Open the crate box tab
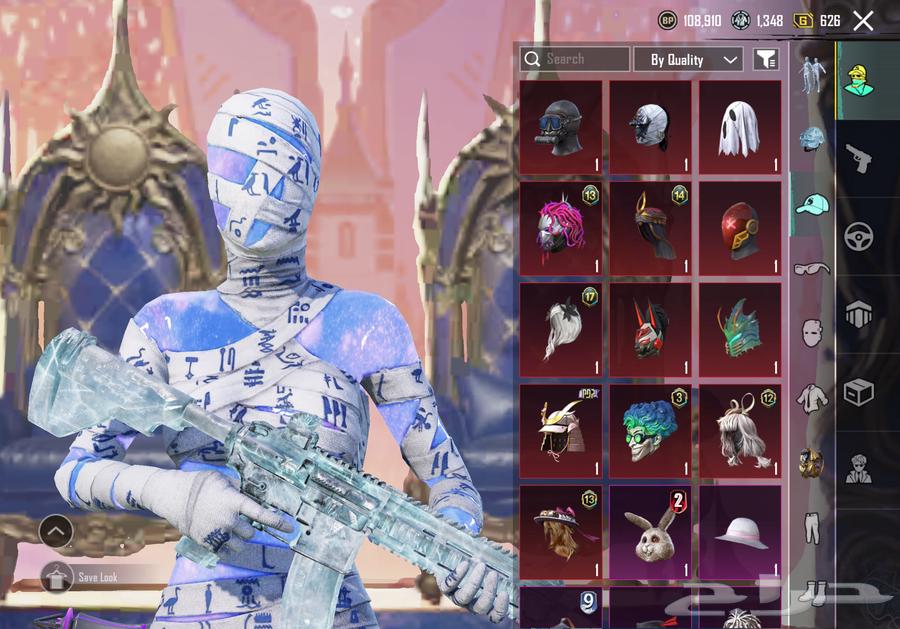 coord(858,393)
